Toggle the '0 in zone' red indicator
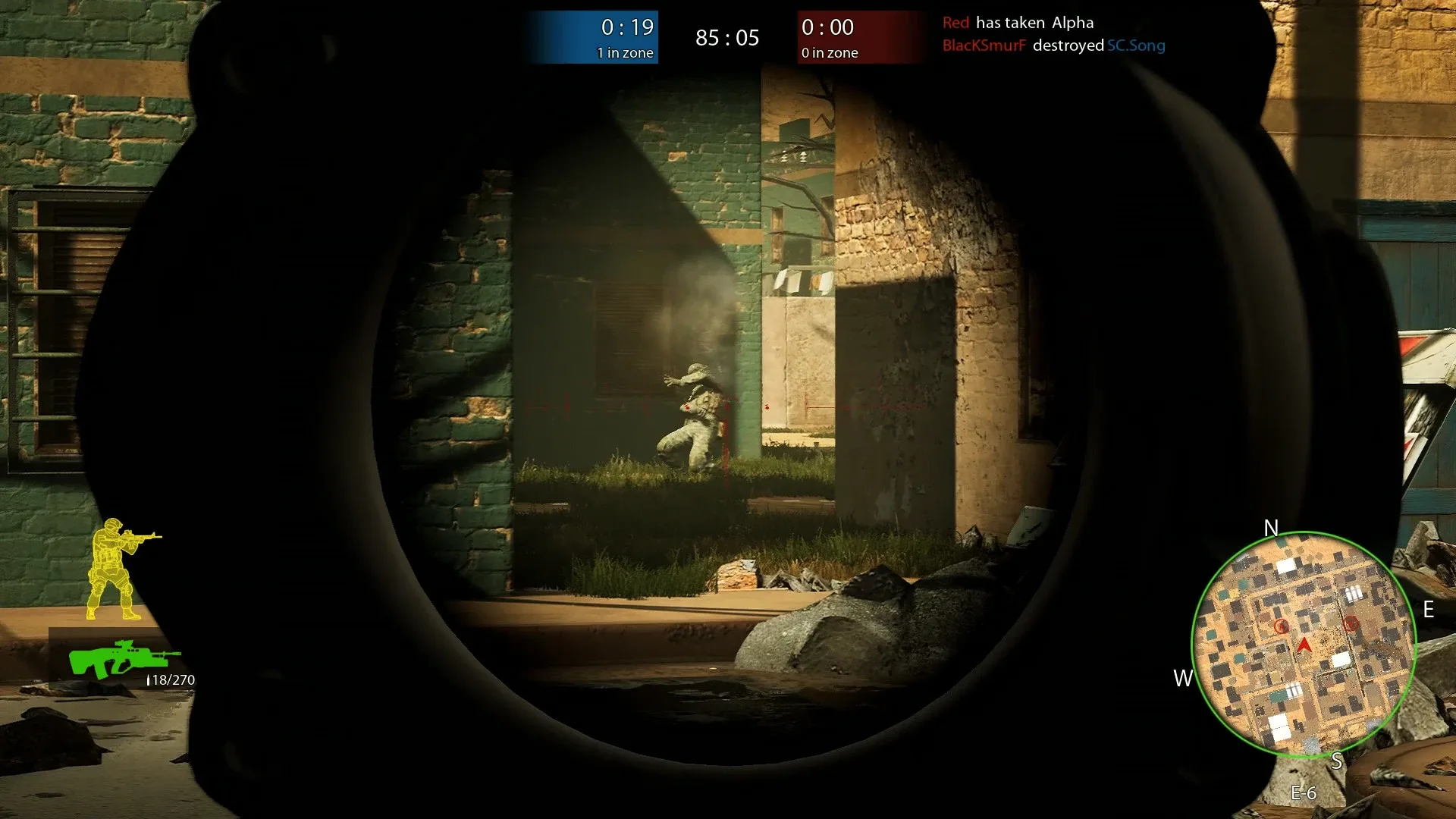The image size is (1456, 819). click(828, 54)
